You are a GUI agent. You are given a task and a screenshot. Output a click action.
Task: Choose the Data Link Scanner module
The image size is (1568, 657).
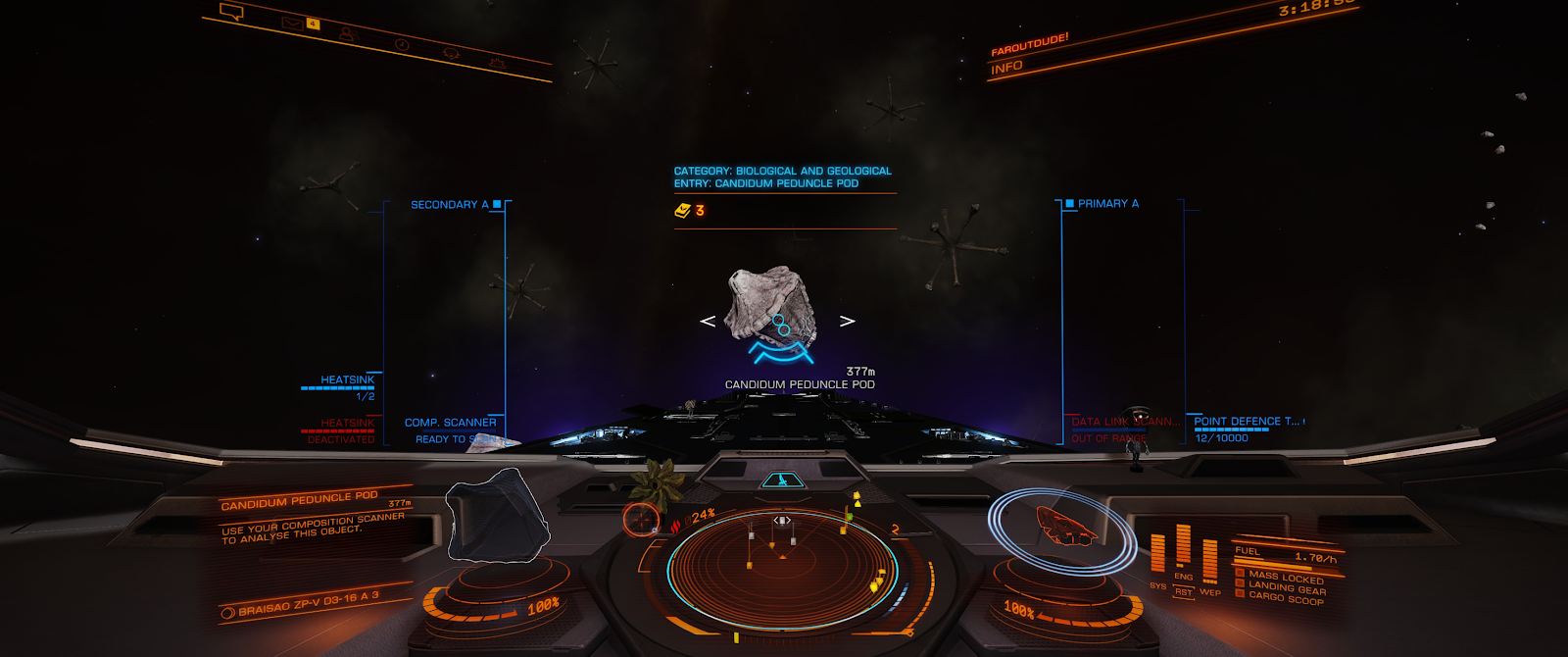pyautogui.click(x=1124, y=422)
